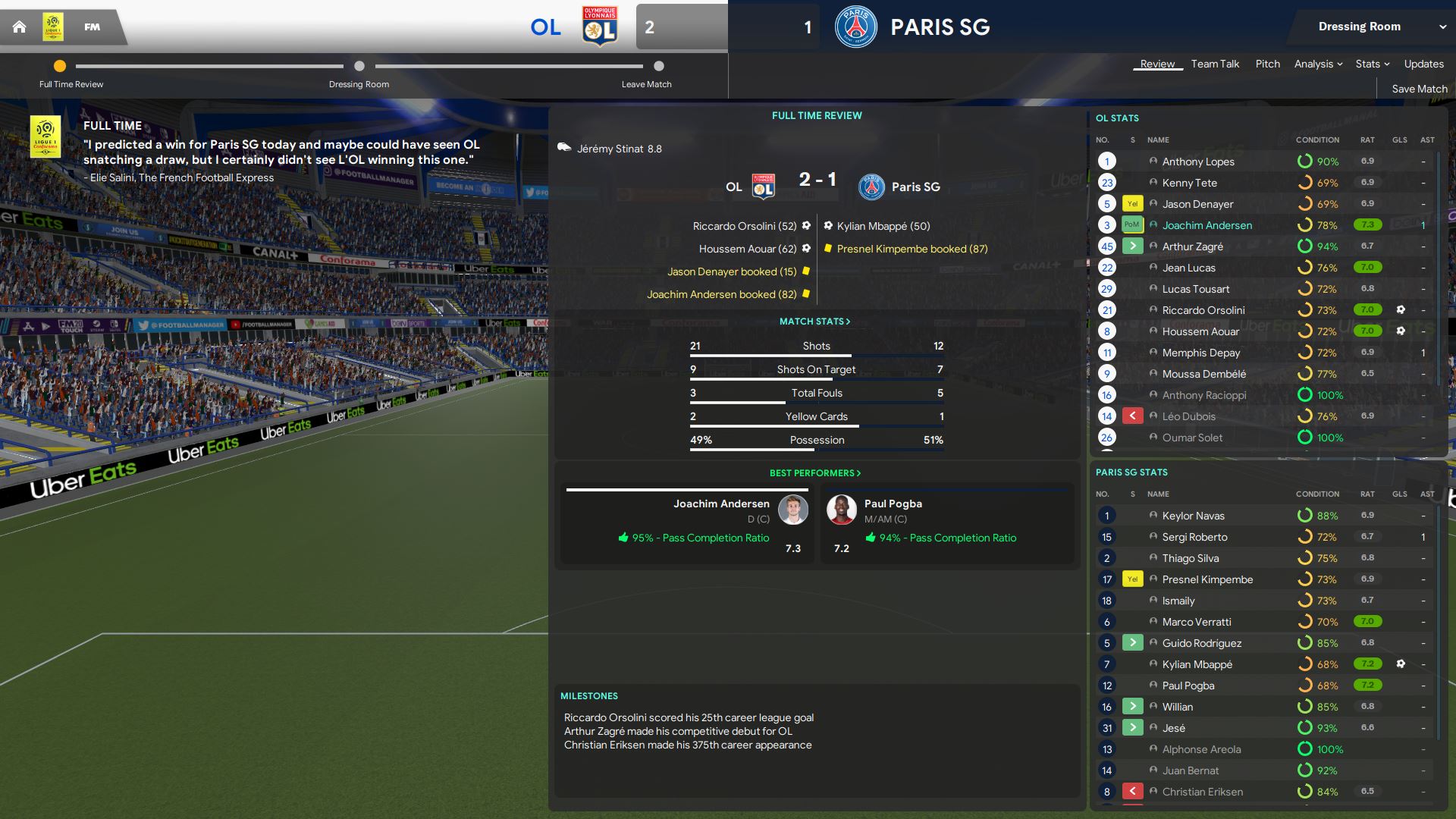Click referee Jérémy Stinat's name
1456x819 pixels.
610,149
